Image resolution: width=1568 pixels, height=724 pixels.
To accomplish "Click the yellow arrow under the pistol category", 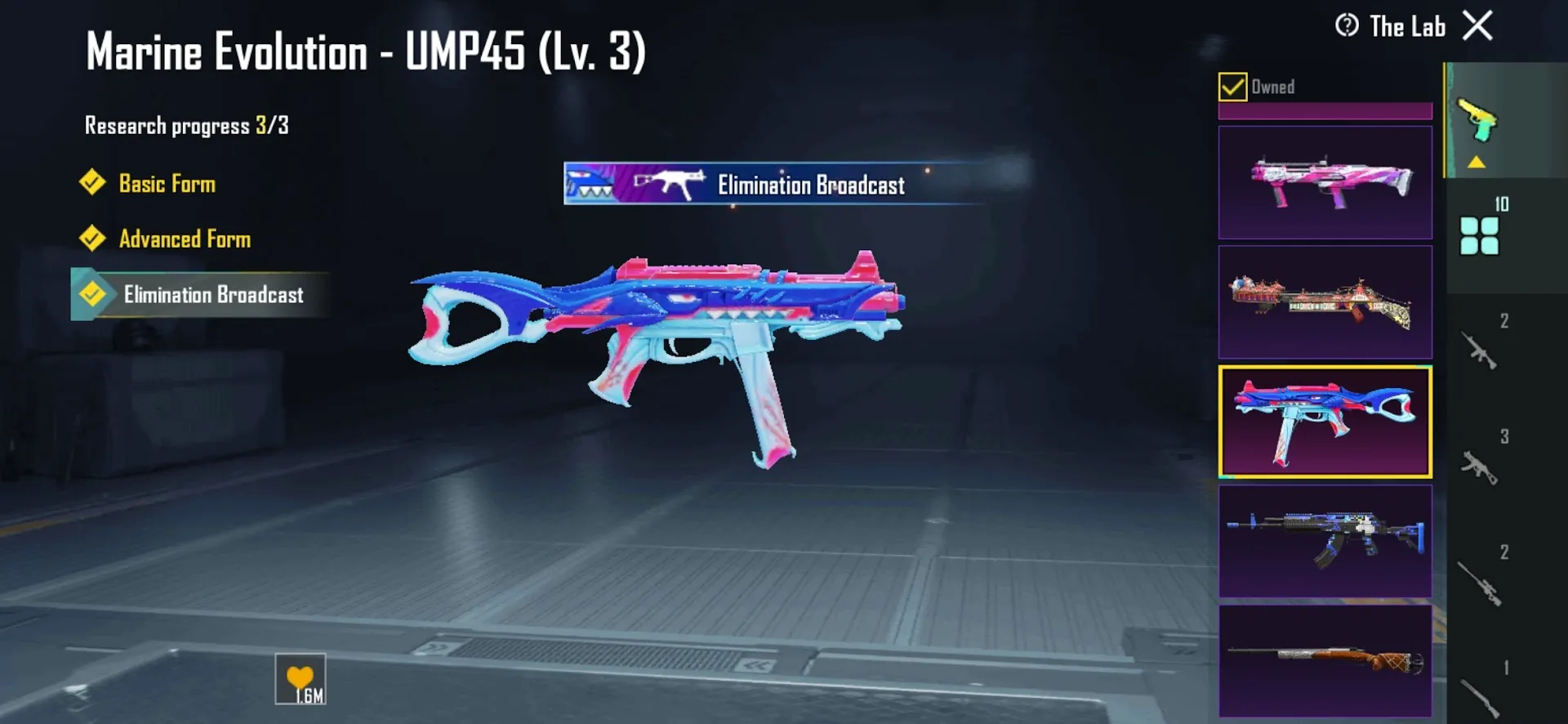I will [1476, 163].
